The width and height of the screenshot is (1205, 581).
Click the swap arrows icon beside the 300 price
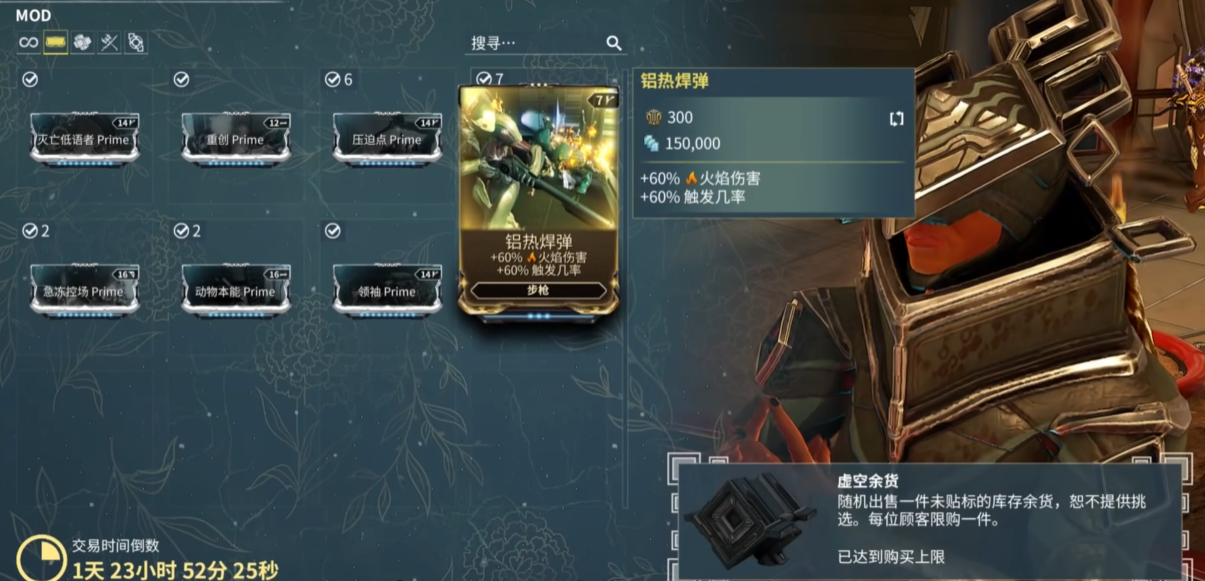click(x=896, y=118)
